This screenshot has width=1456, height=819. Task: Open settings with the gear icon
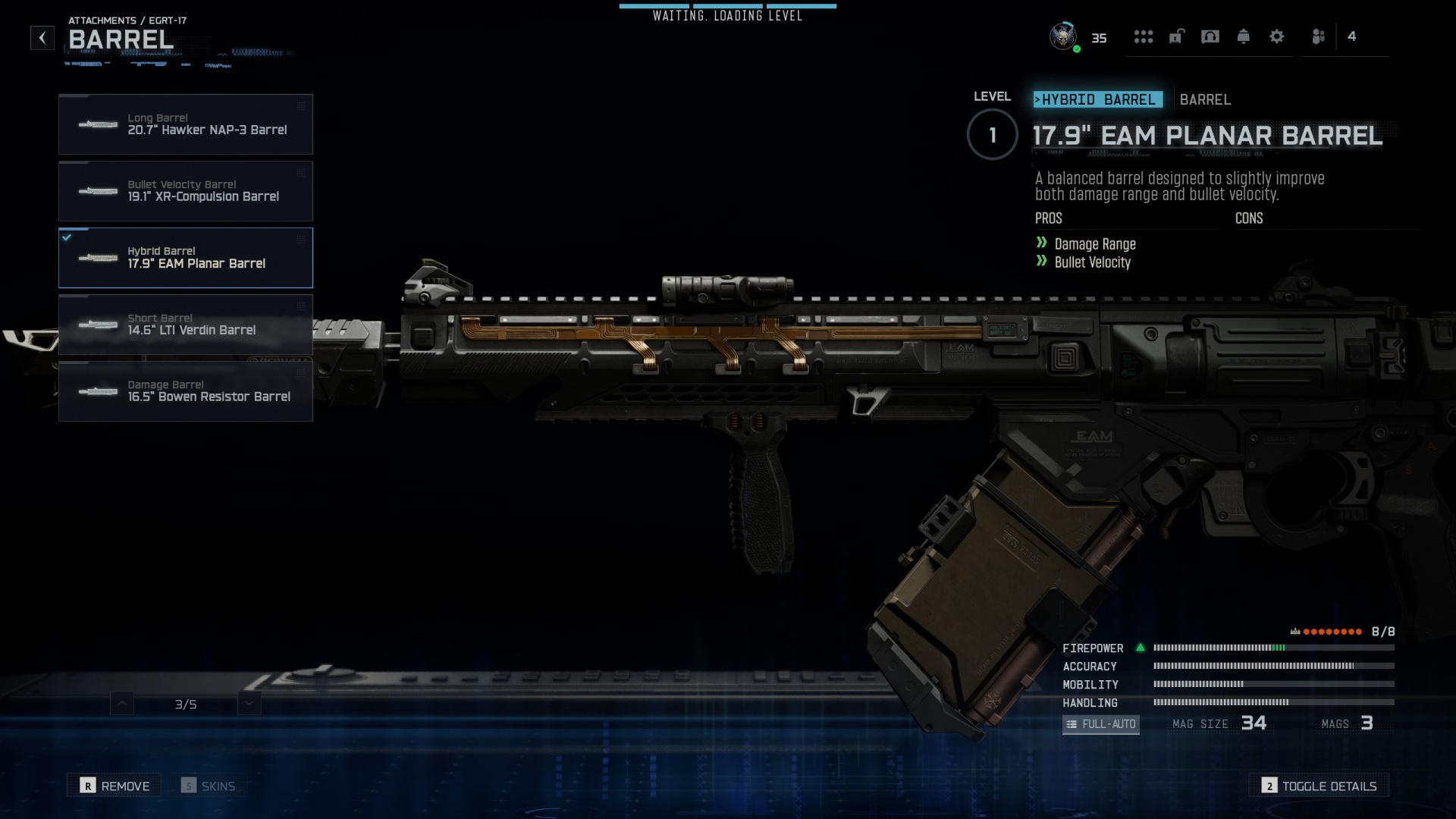[x=1277, y=36]
